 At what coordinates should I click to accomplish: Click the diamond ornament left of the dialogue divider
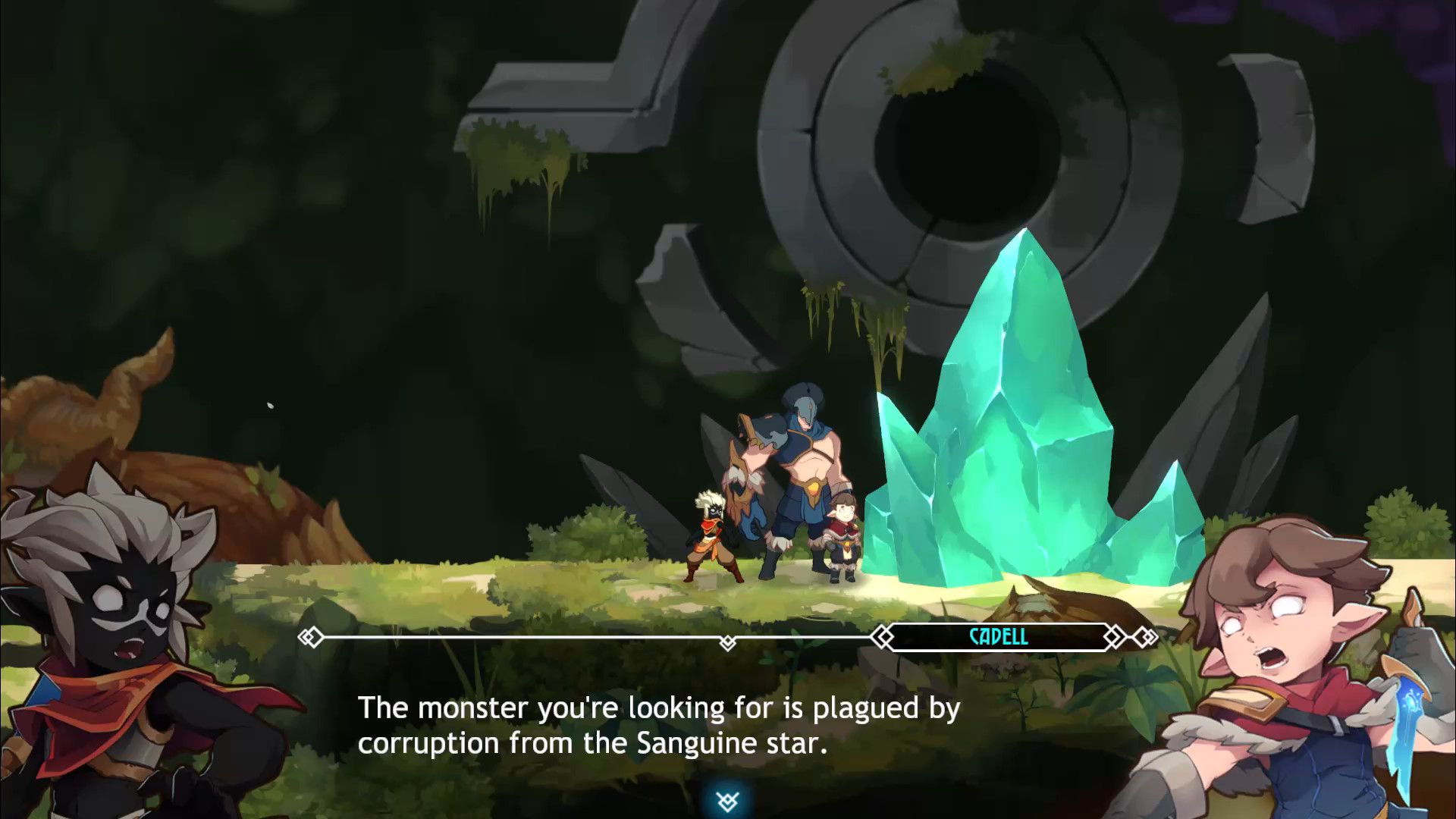(x=311, y=637)
